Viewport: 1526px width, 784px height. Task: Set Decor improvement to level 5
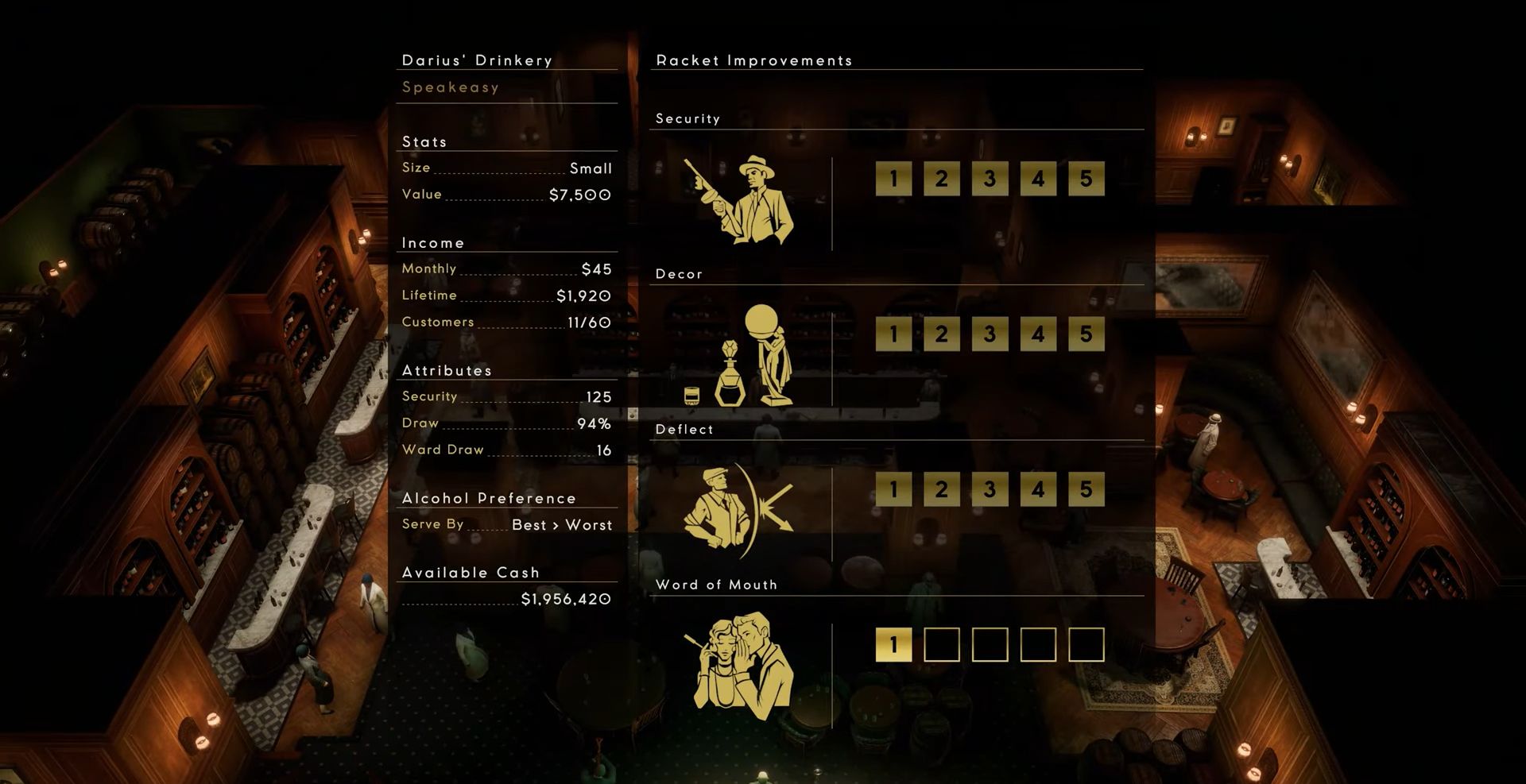(x=1086, y=334)
